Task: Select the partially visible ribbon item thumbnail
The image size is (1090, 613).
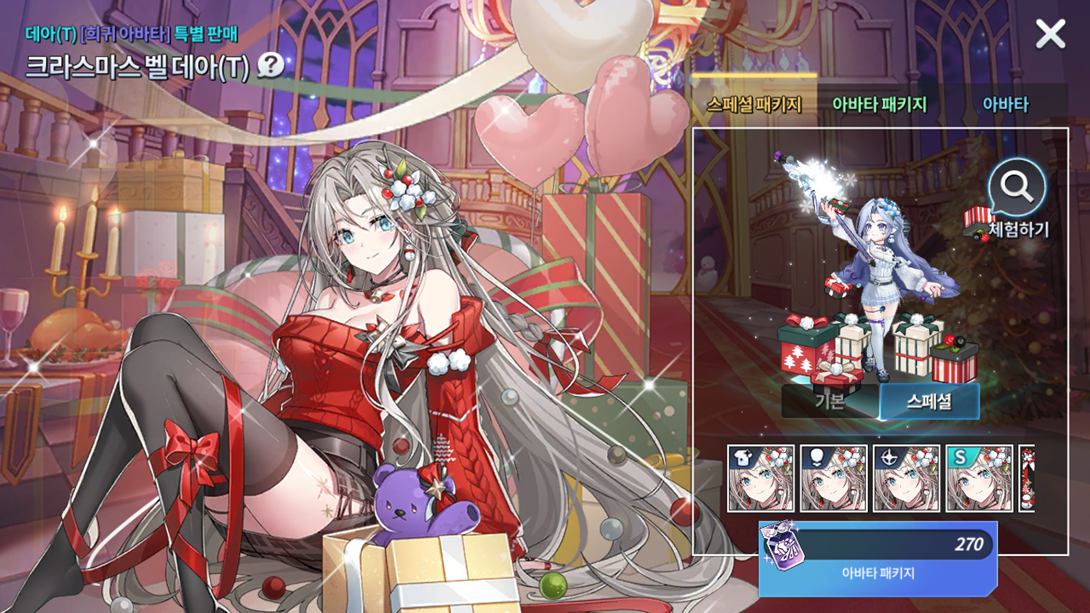Action: click(x=1026, y=479)
